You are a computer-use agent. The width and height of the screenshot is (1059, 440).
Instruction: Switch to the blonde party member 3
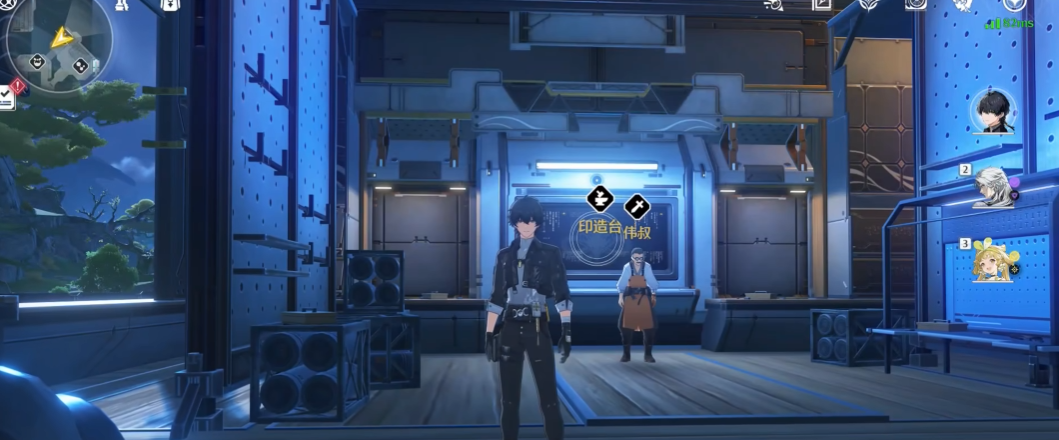pos(996,263)
